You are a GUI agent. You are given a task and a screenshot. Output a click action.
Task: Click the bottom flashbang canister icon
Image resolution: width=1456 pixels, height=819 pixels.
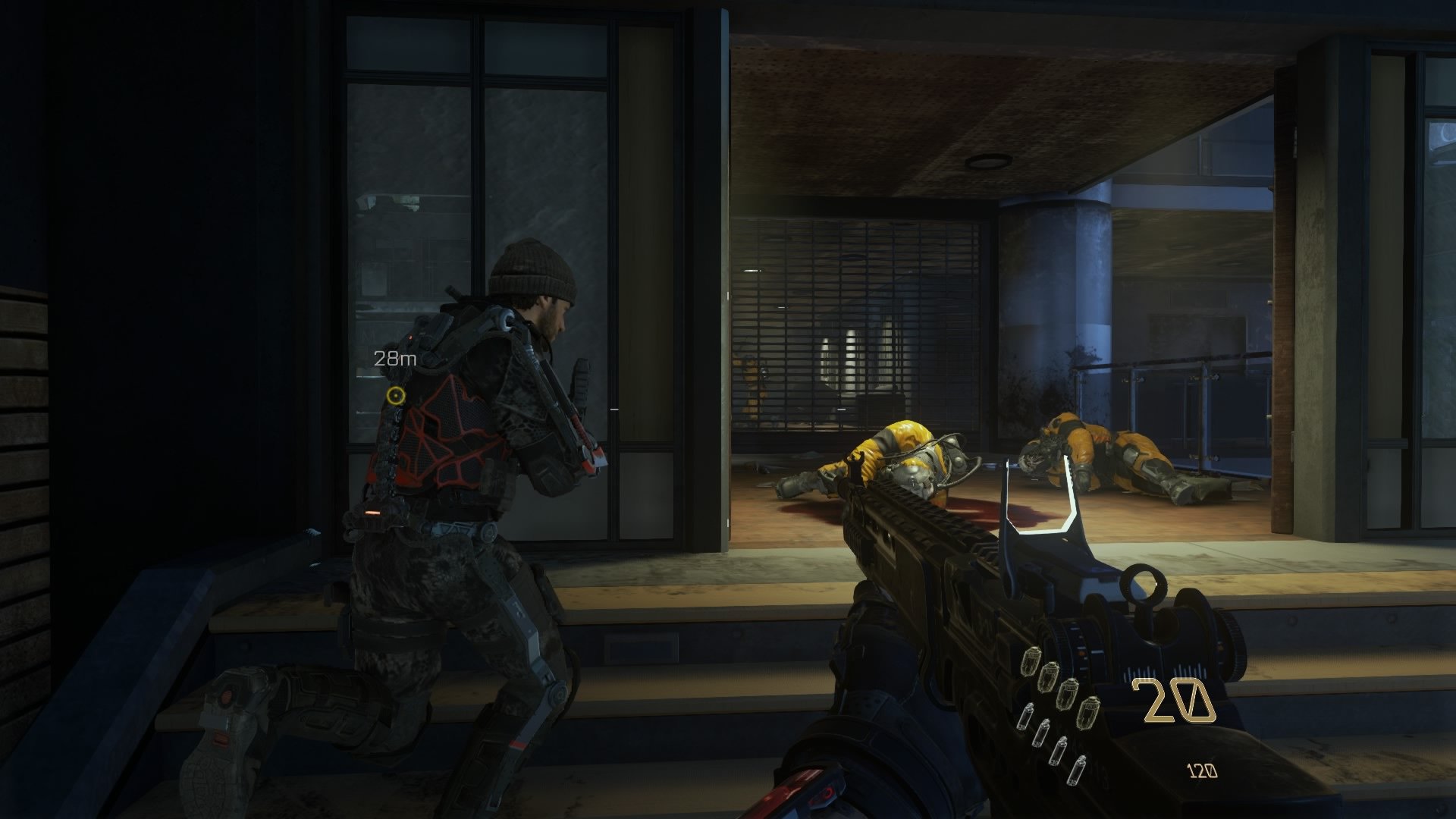1078,770
